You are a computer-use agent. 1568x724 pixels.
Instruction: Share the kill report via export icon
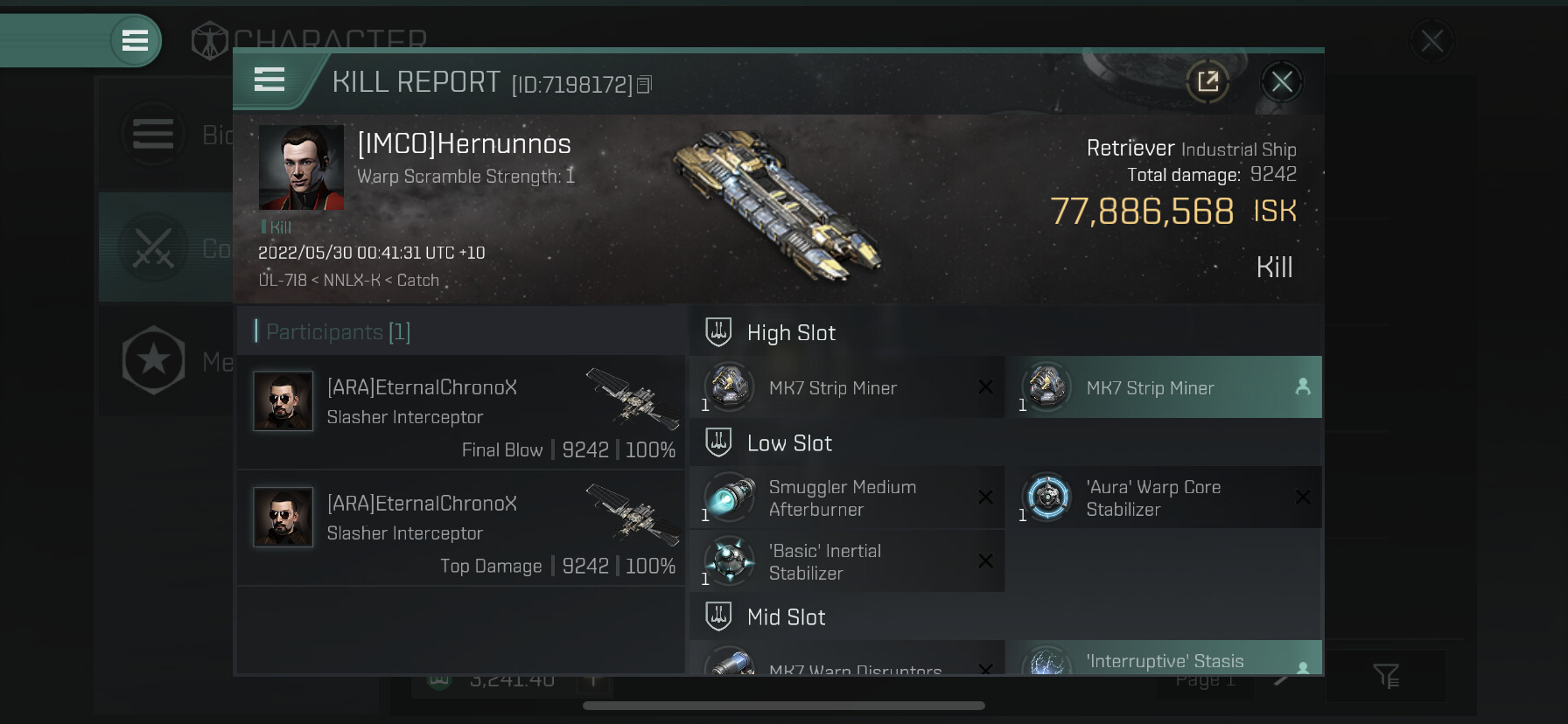pos(1207,82)
